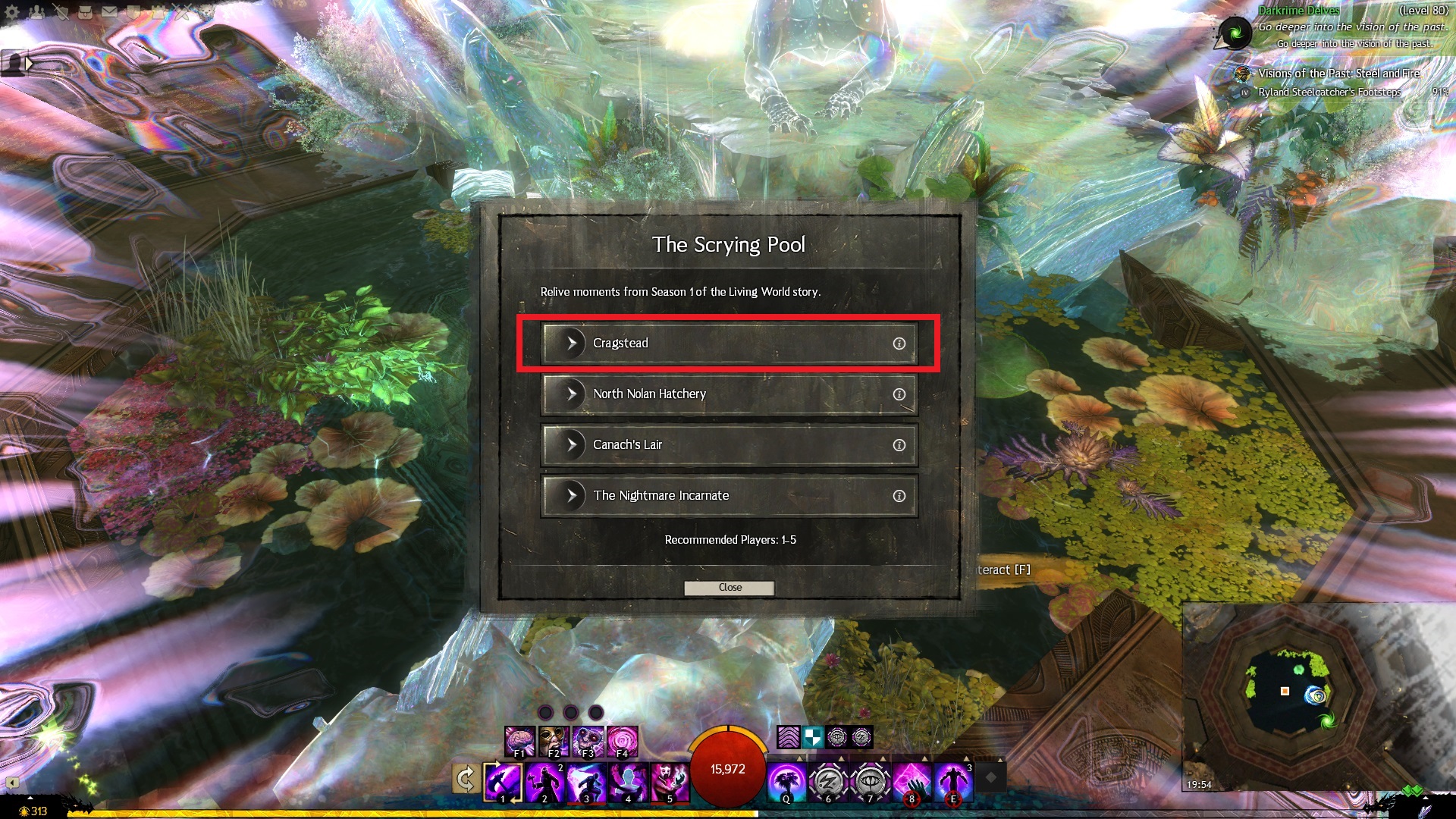Select the Darkrime Delves story objective
The height and width of the screenshot is (819, 1456).
(1298, 11)
